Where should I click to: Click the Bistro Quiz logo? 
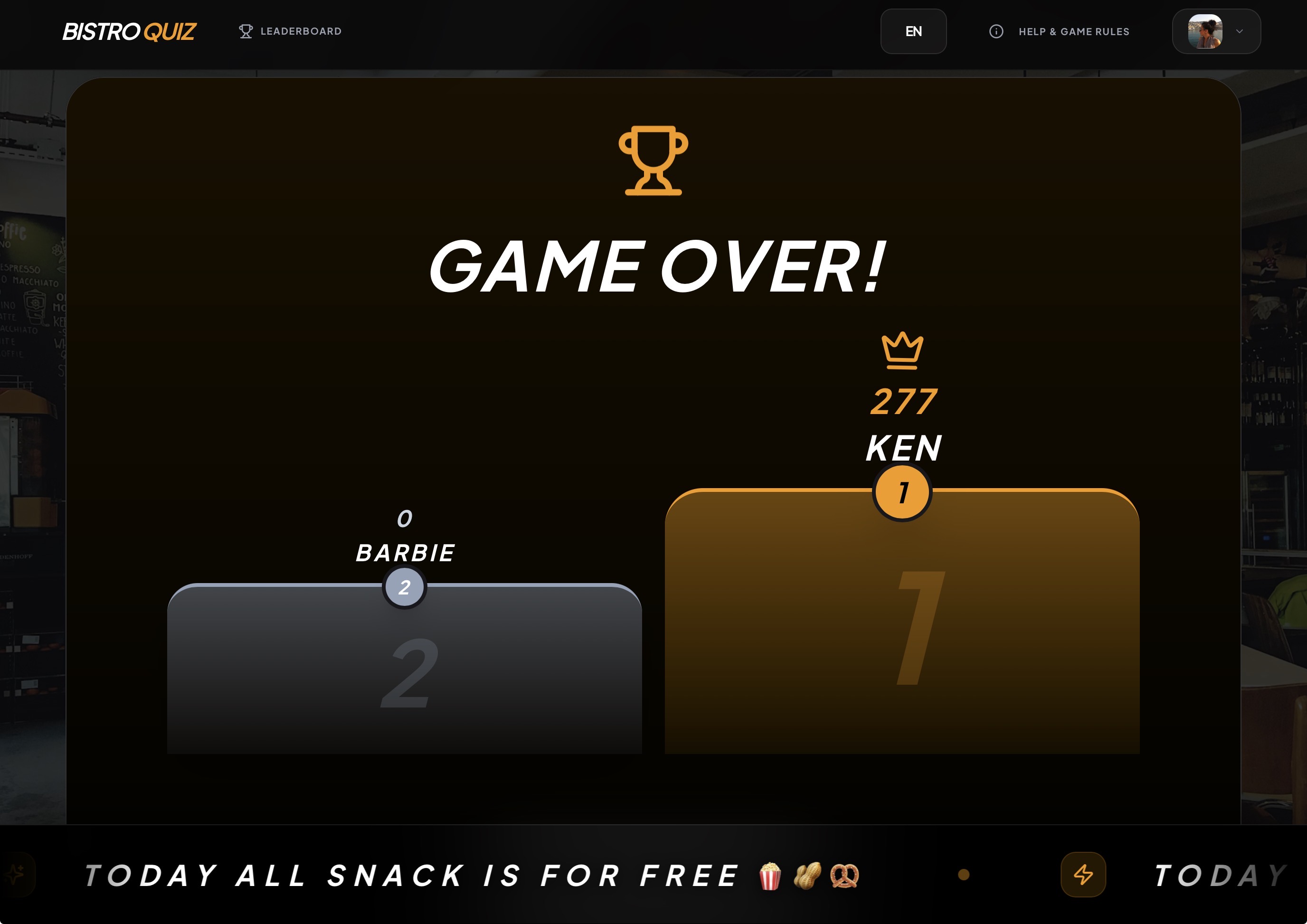coord(129,32)
